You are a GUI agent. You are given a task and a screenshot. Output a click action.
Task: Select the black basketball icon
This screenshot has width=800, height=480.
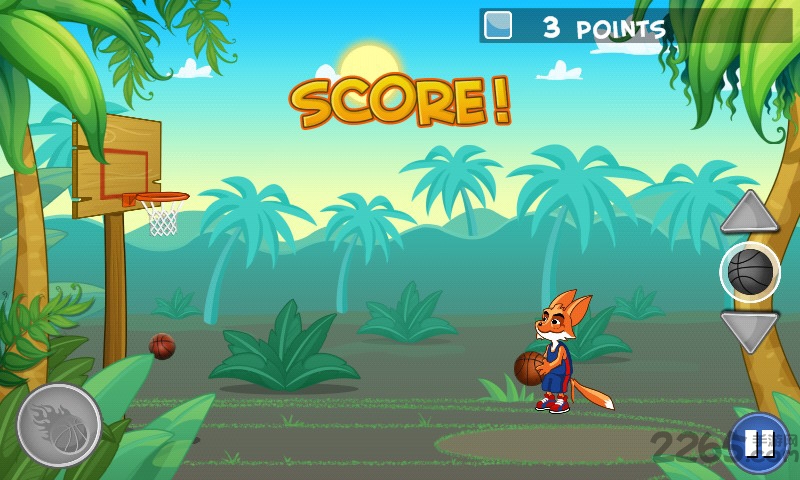(750, 271)
